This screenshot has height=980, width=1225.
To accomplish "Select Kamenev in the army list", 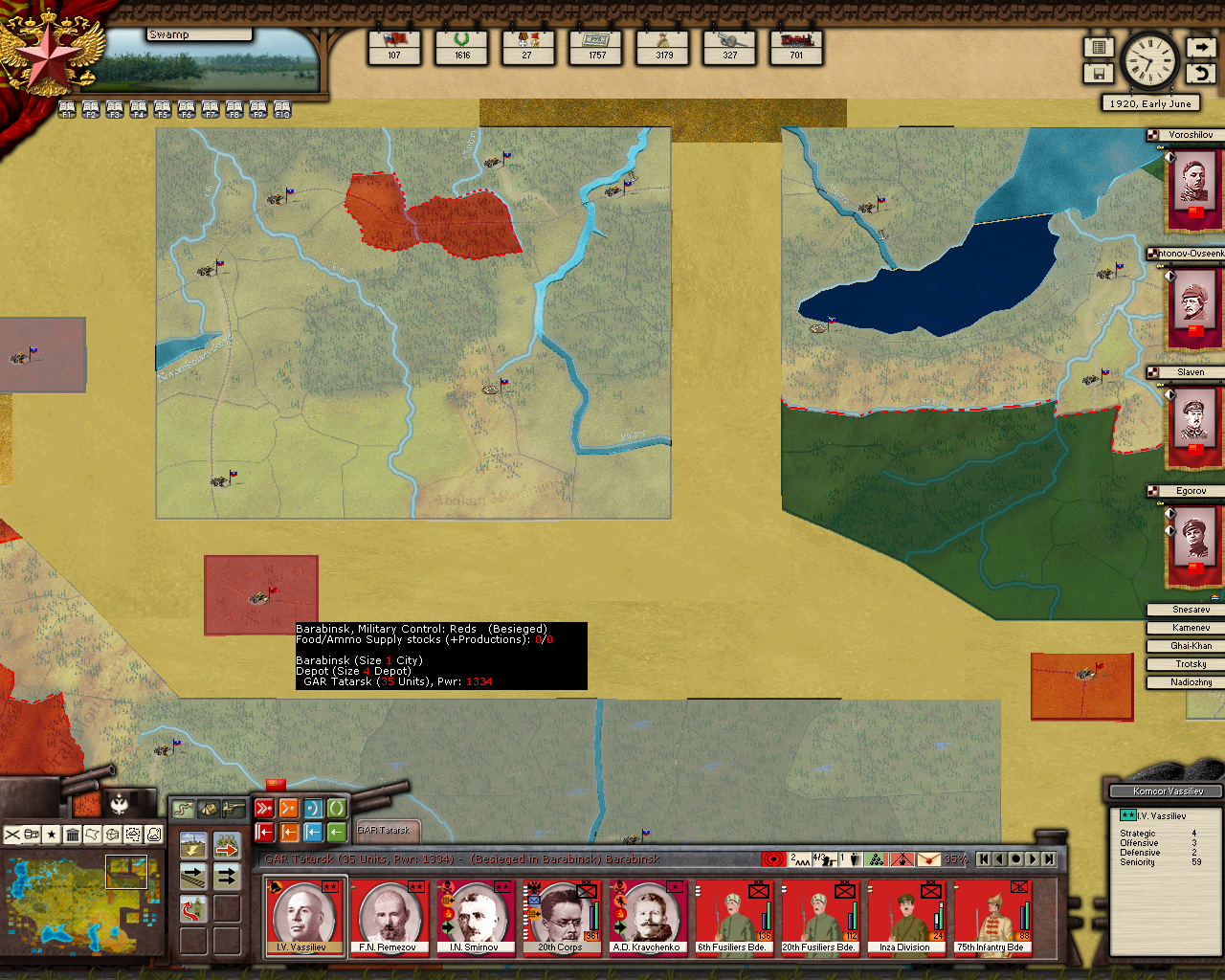I will click(1191, 628).
